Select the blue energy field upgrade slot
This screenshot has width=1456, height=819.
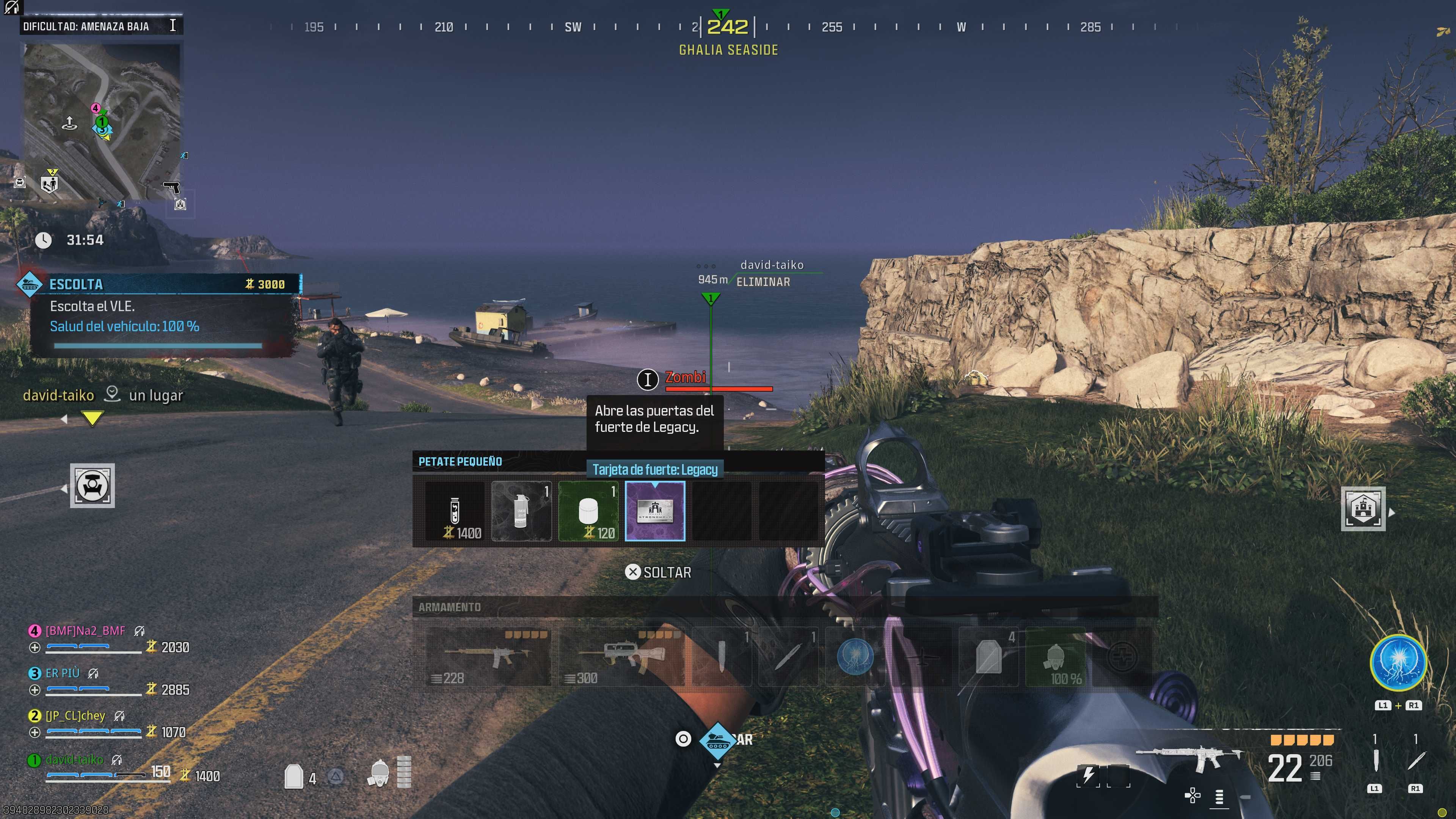pos(855,656)
